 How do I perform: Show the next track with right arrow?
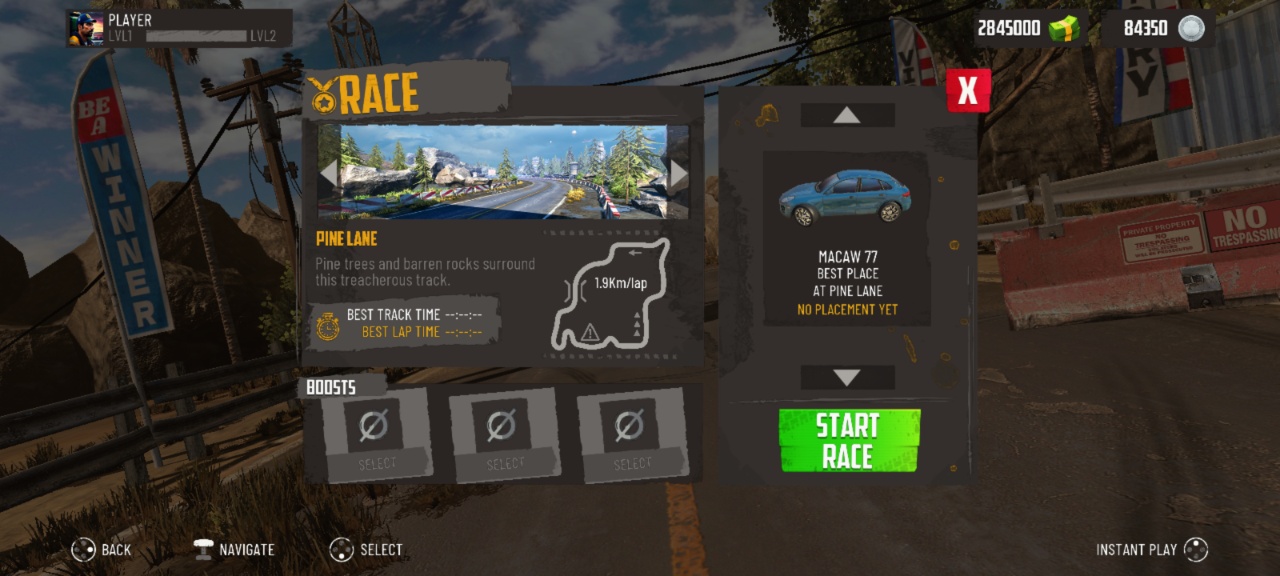tap(678, 173)
